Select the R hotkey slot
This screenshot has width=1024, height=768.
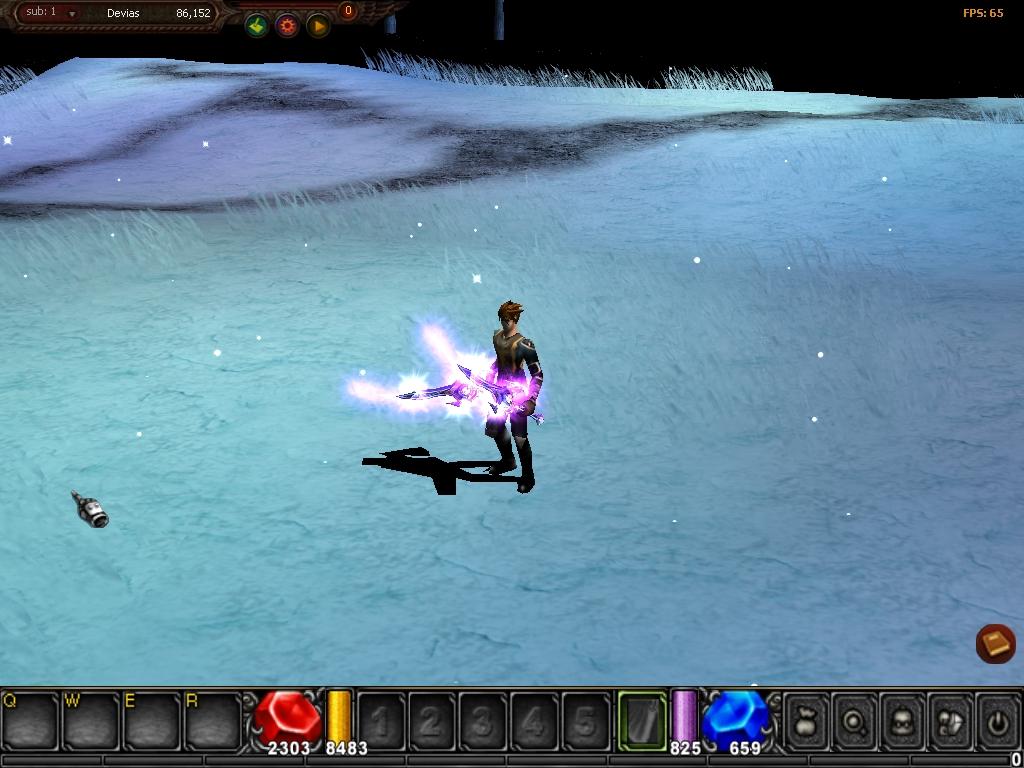(x=213, y=720)
